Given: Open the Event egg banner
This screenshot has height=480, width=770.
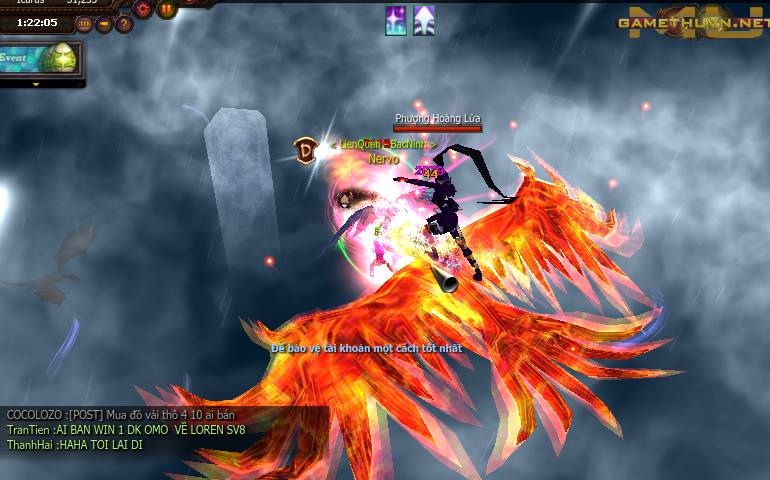Looking at the screenshot, I should click(x=42, y=58).
